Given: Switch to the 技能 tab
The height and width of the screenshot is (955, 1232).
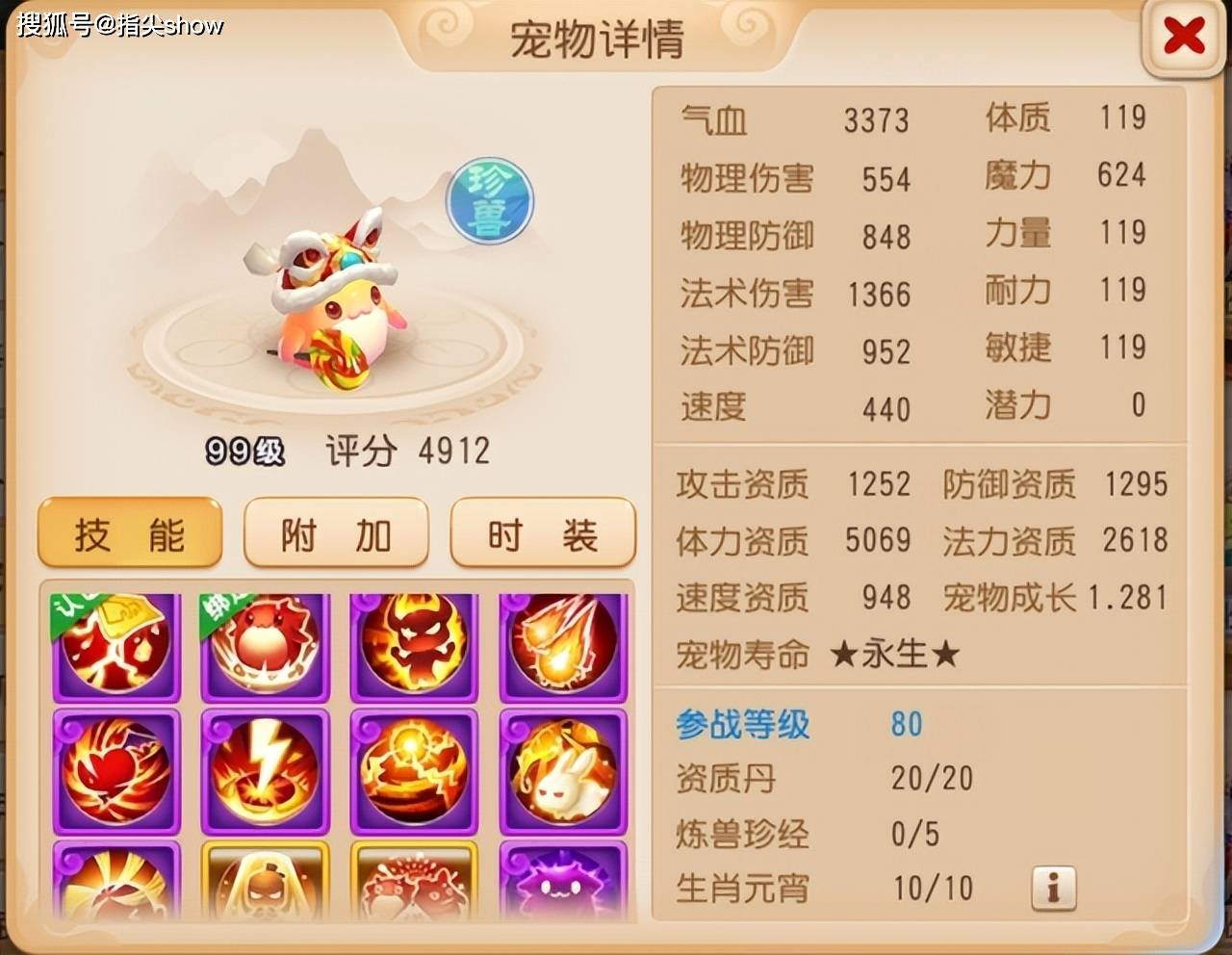Looking at the screenshot, I should 130,534.
